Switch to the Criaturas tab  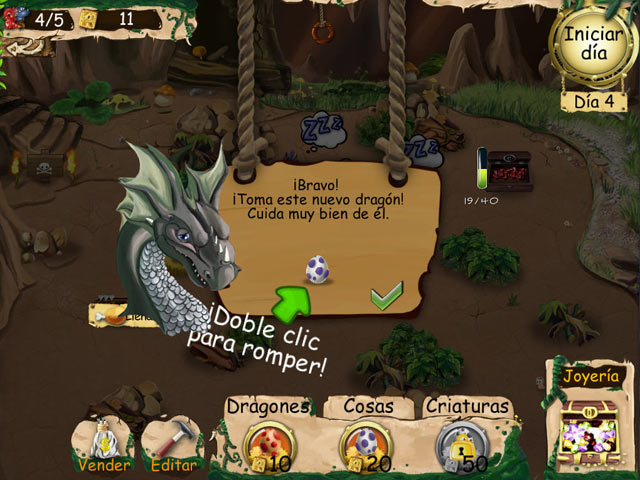tap(467, 407)
